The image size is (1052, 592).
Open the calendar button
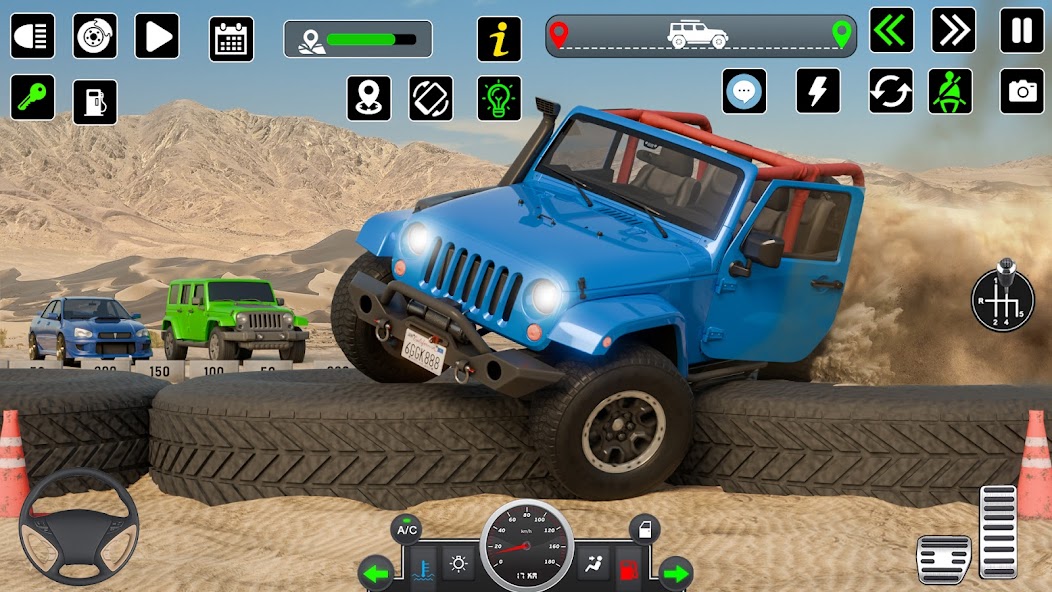point(231,39)
